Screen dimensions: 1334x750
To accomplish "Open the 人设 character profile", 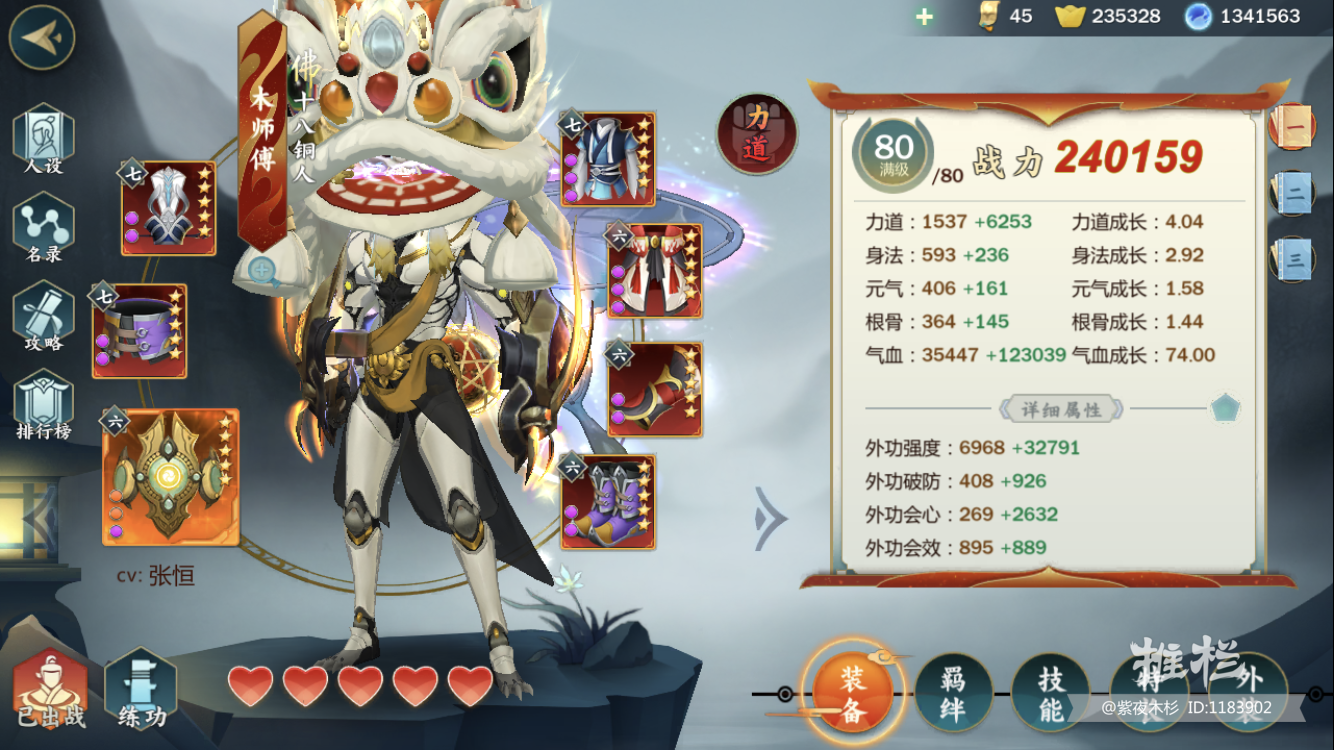I will pyautogui.click(x=43, y=140).
